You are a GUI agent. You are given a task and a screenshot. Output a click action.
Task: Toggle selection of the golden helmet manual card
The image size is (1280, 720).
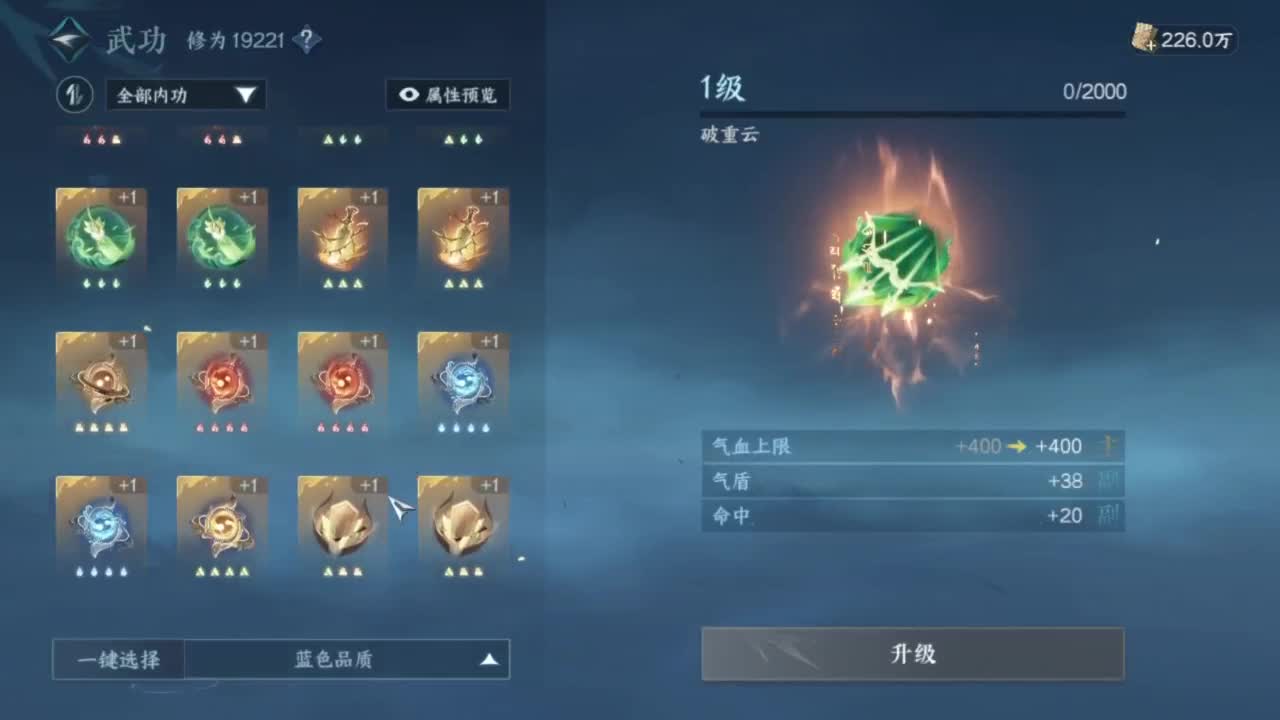pyautogui.click(x=342, y=523)
